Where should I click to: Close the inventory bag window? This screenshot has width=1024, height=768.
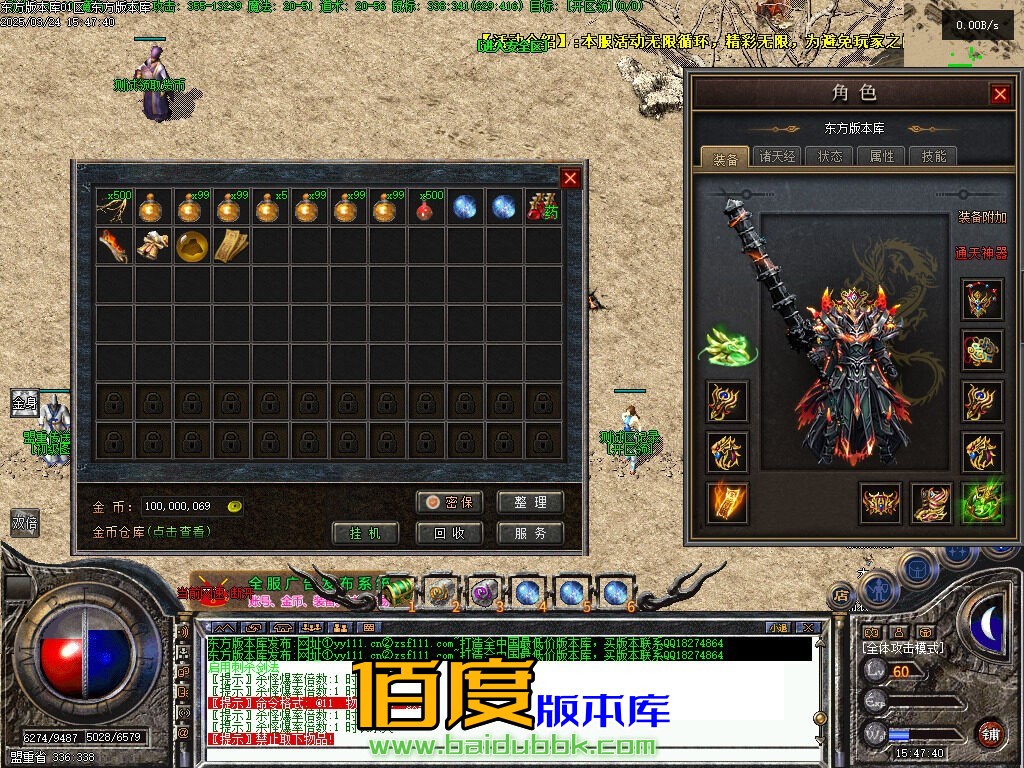point(570,179)
